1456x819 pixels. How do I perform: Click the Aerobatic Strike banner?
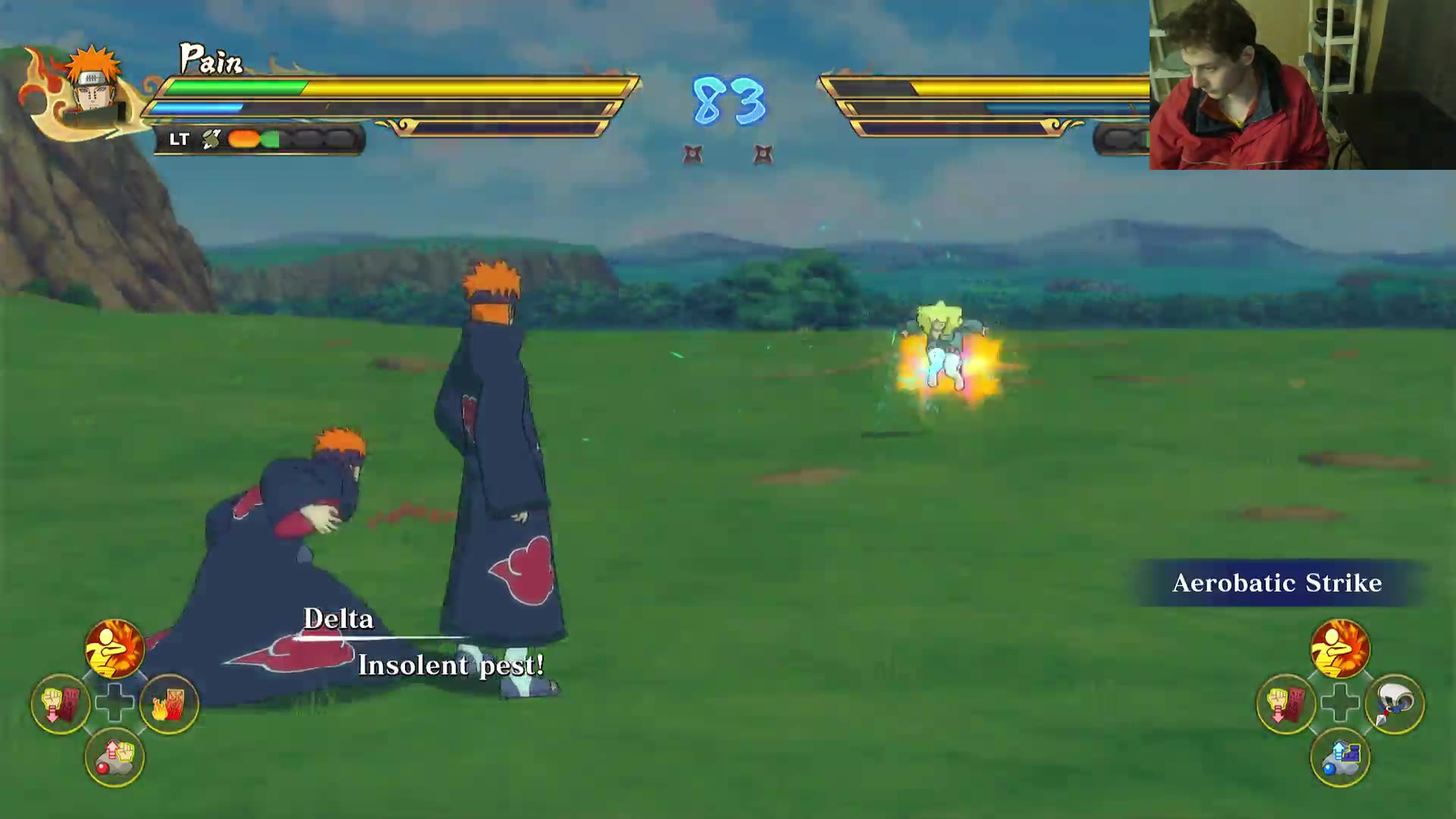[x=1277, y=584]
